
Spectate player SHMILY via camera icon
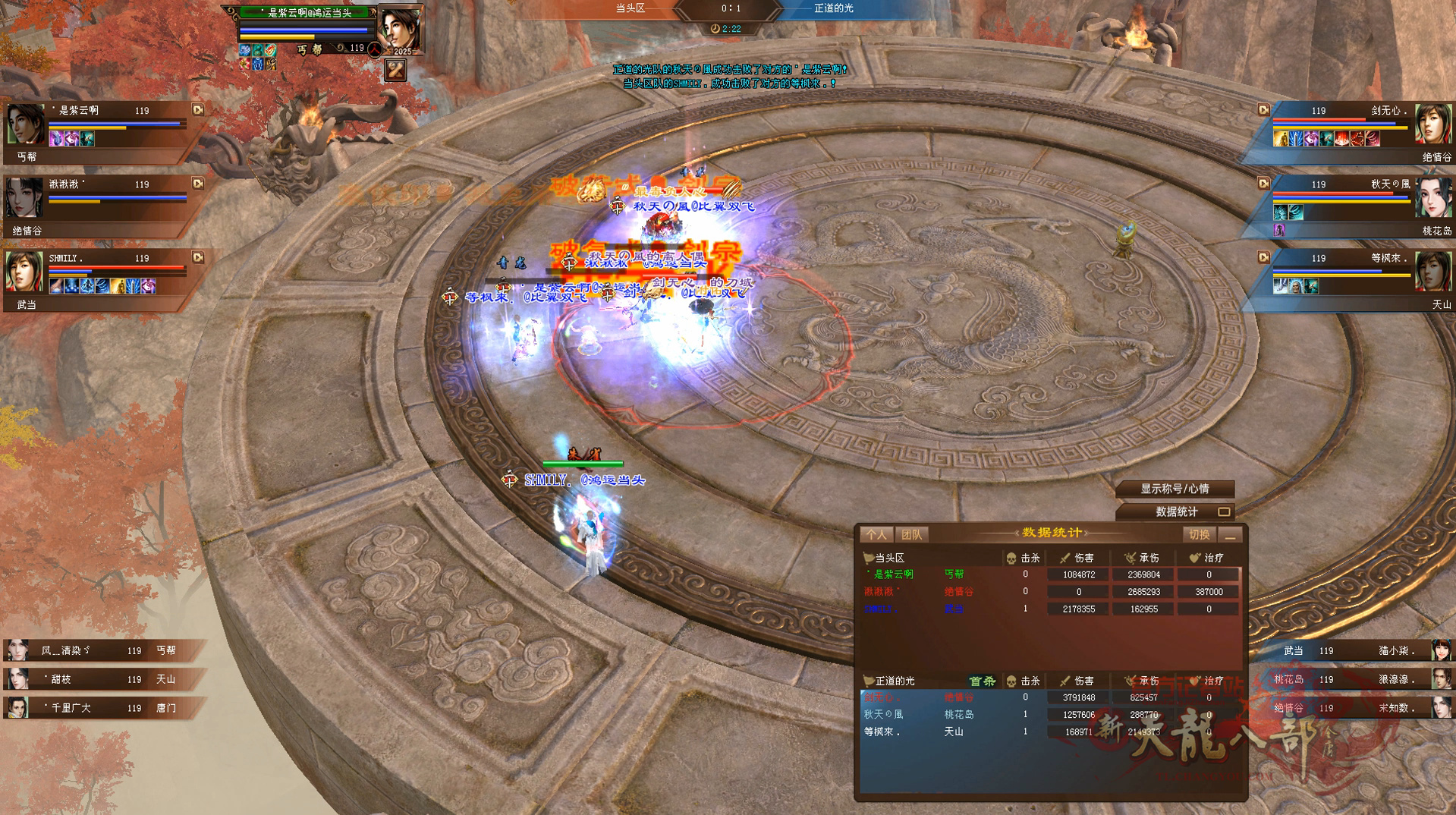pyautogui.click(x=198, y=258)
